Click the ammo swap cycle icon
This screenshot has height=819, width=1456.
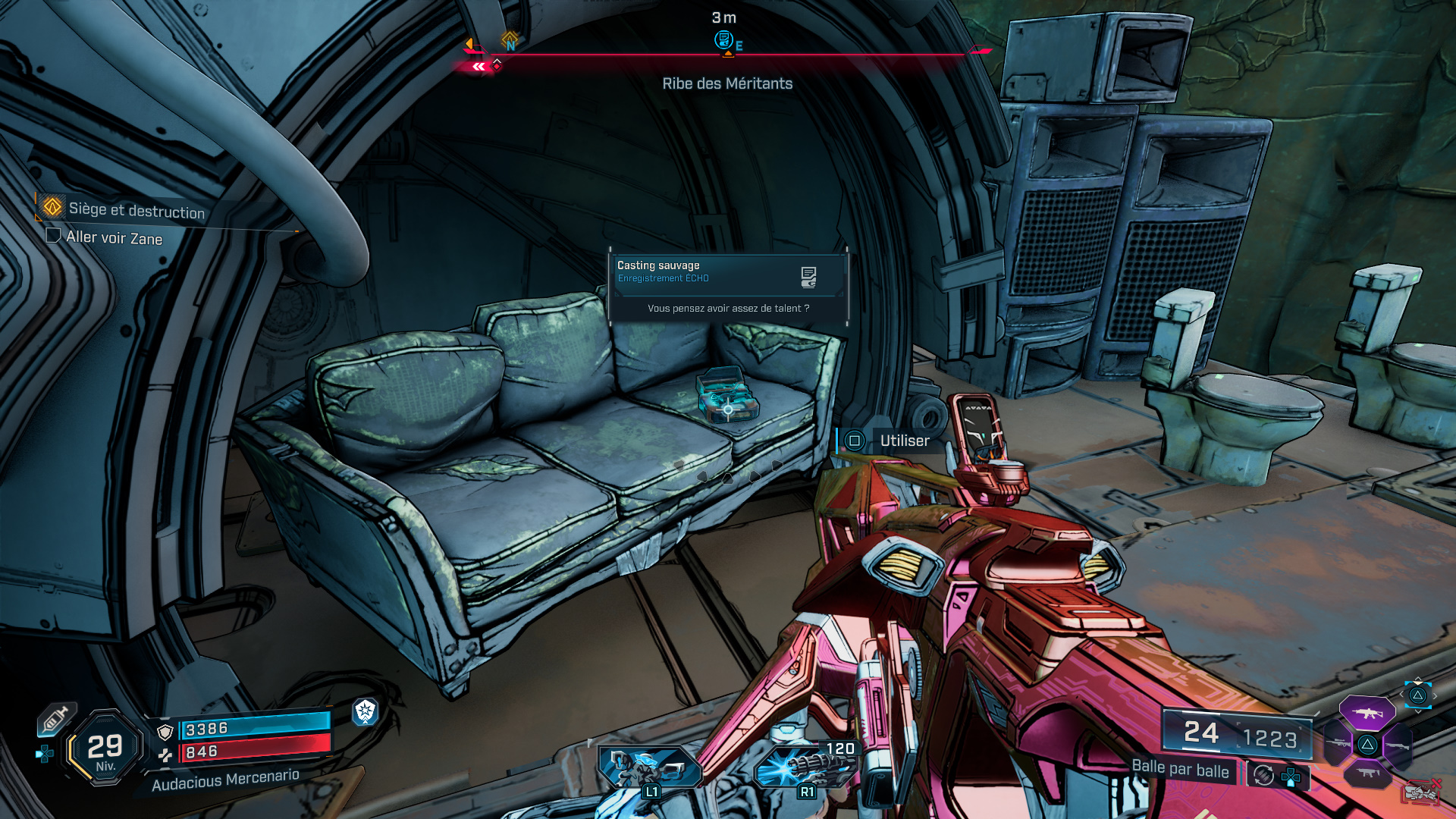point(1263,775)
